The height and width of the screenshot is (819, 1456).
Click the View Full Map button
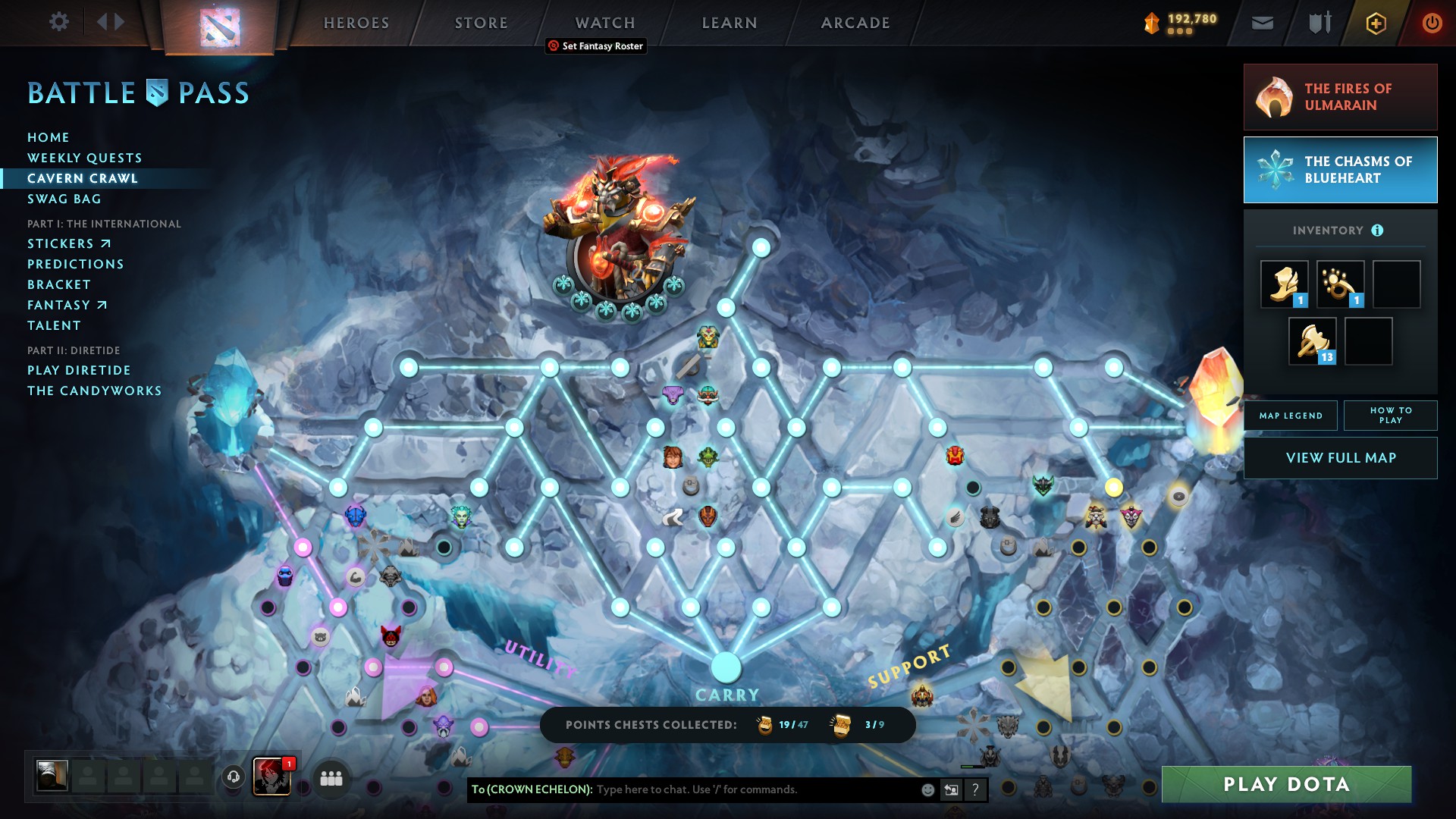point(1340,457)
